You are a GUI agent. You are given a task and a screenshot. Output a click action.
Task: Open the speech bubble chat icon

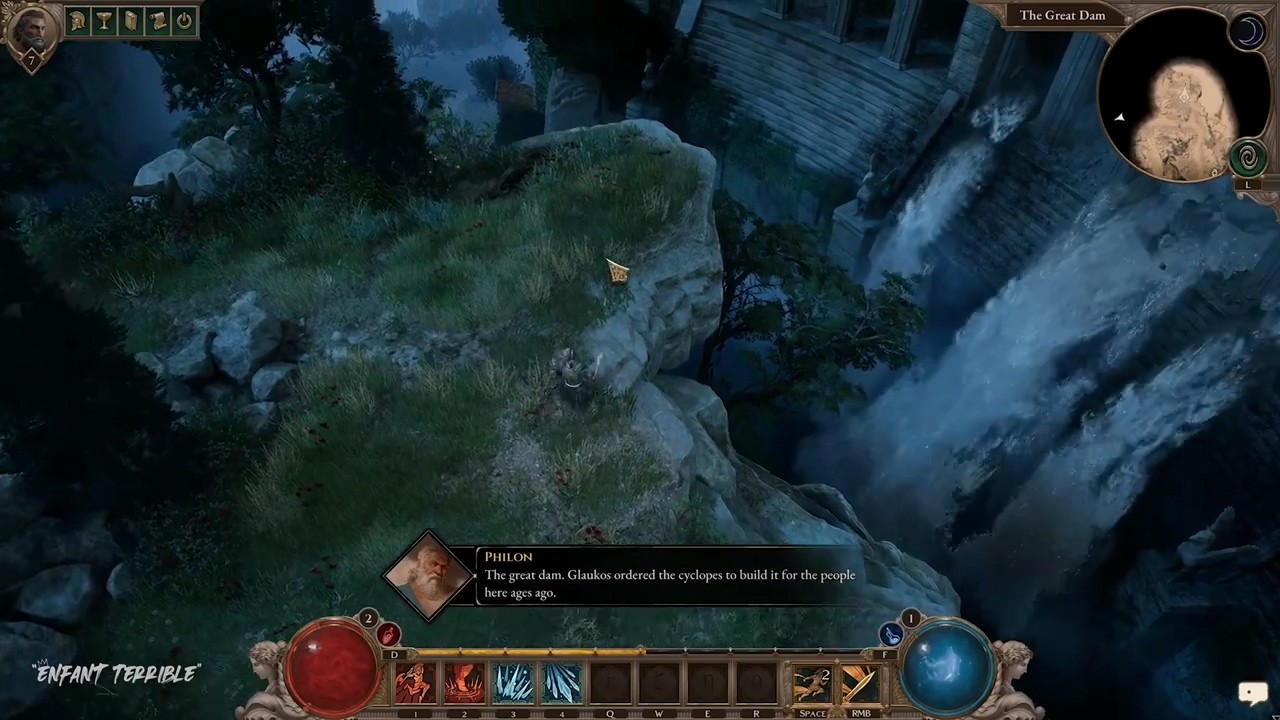pos(1252,692)
